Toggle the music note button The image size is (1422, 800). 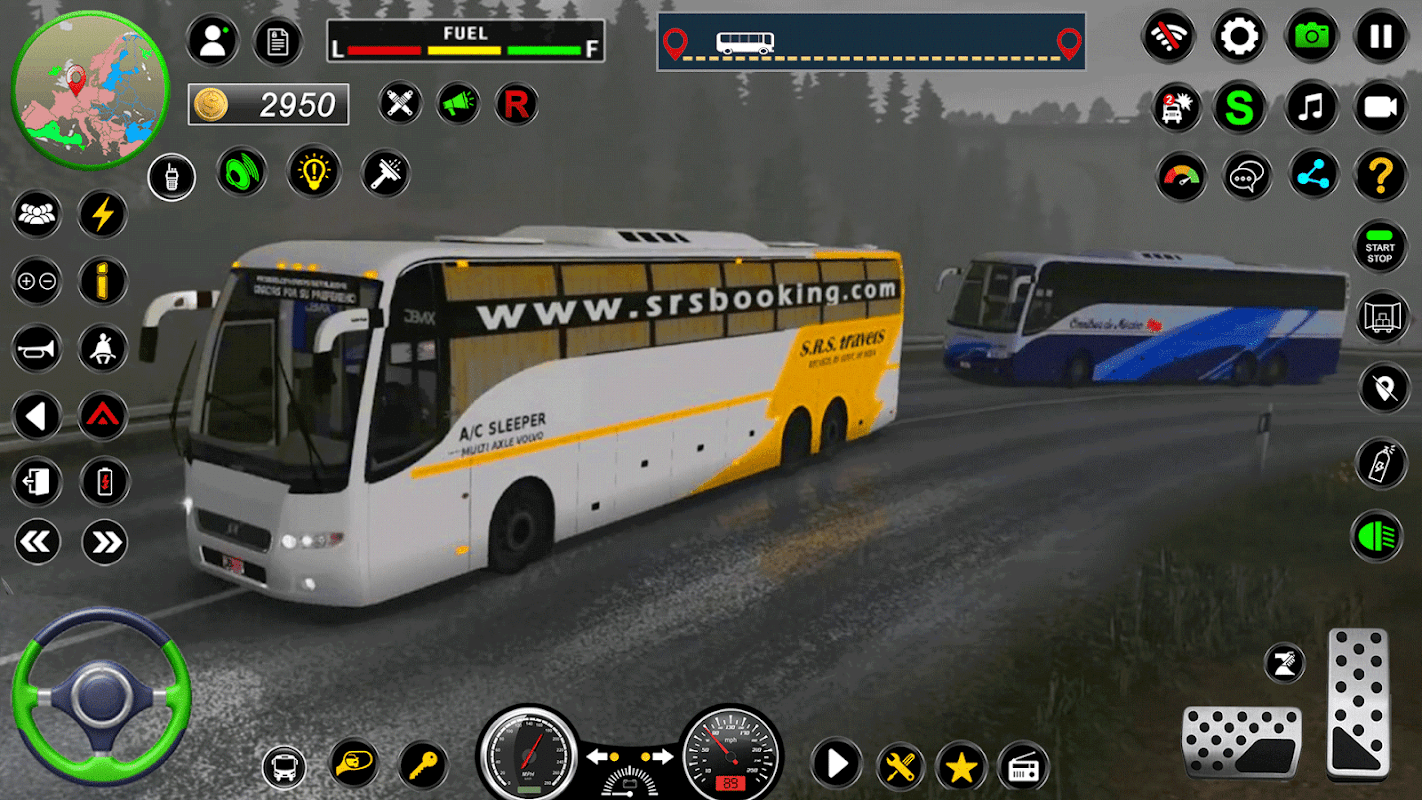tap(1311, 107)
